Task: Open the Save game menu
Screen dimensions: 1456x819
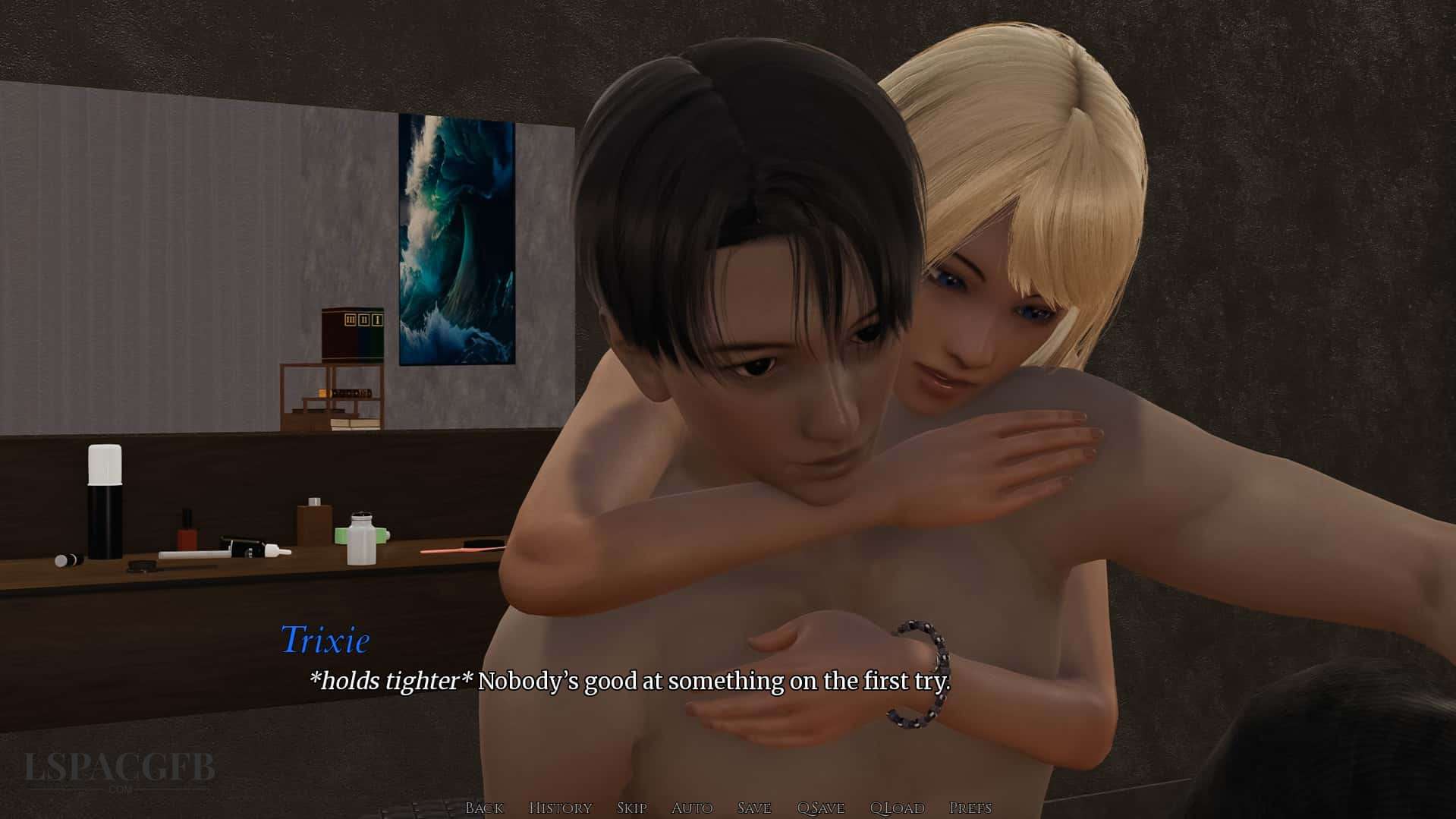Action: 754,808
